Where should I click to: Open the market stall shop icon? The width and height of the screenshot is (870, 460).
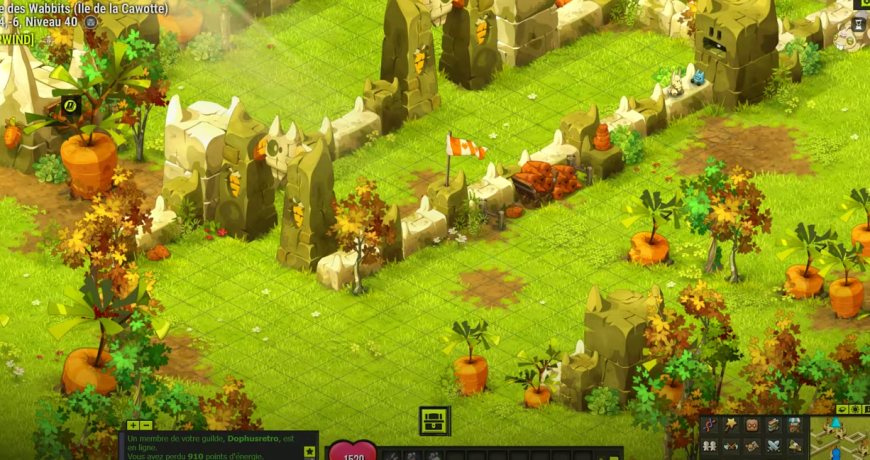(794, 425)
